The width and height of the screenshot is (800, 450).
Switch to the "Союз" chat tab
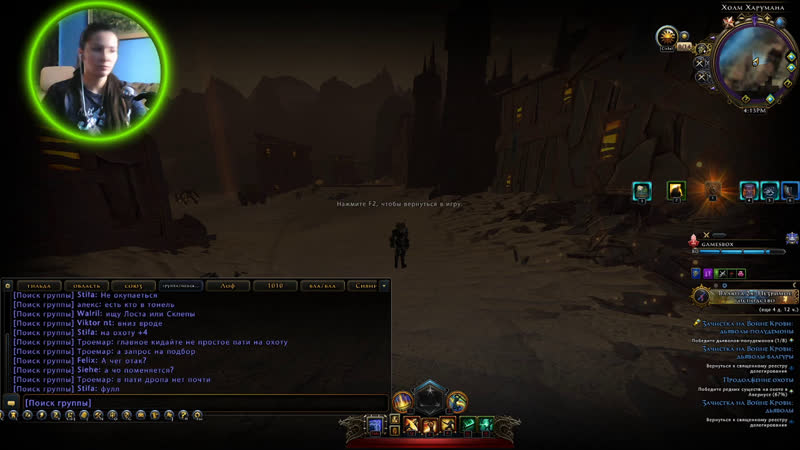coord(134,286)
